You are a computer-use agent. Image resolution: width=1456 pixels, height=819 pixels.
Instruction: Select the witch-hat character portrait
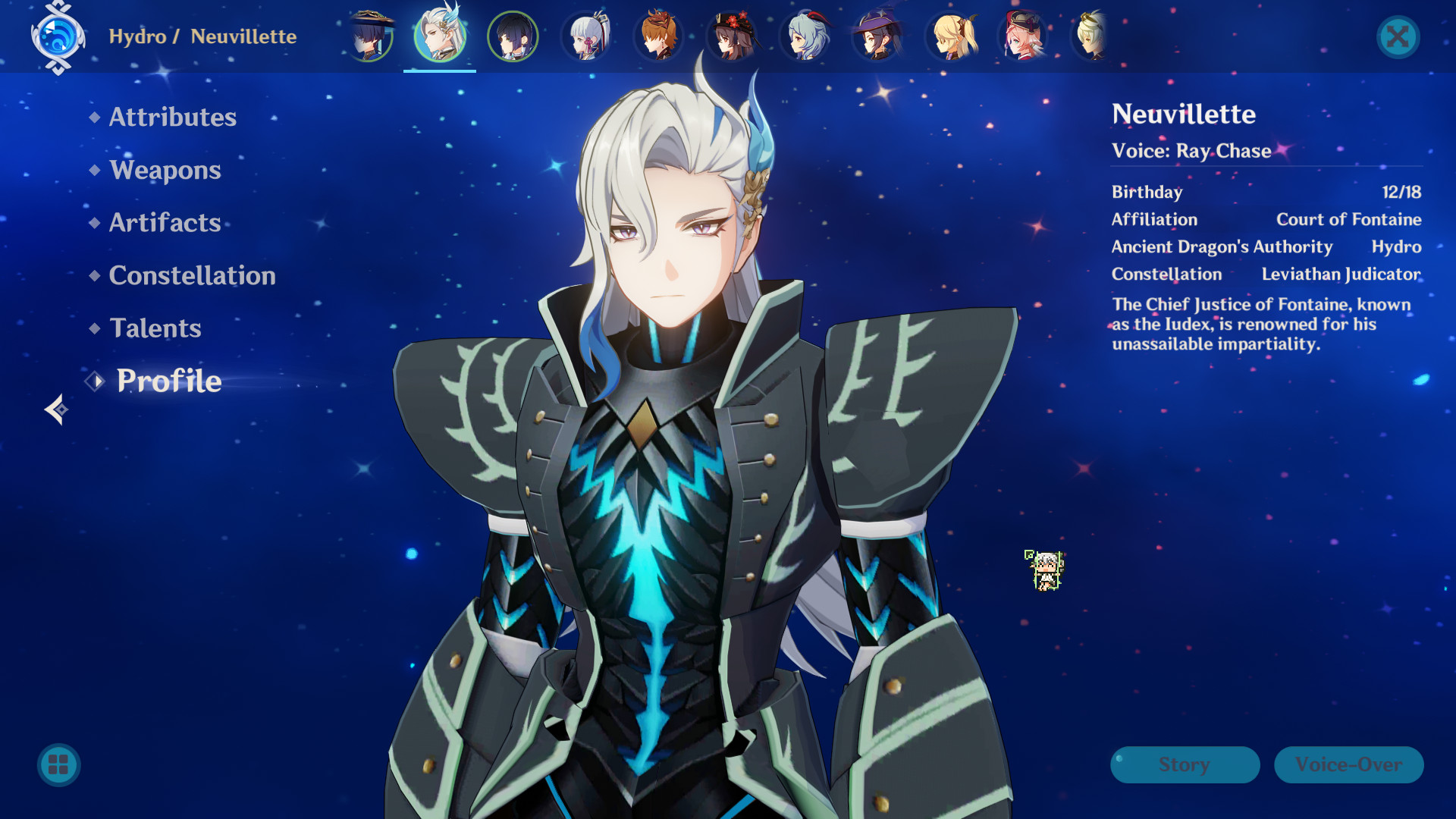tap(877, 36)
